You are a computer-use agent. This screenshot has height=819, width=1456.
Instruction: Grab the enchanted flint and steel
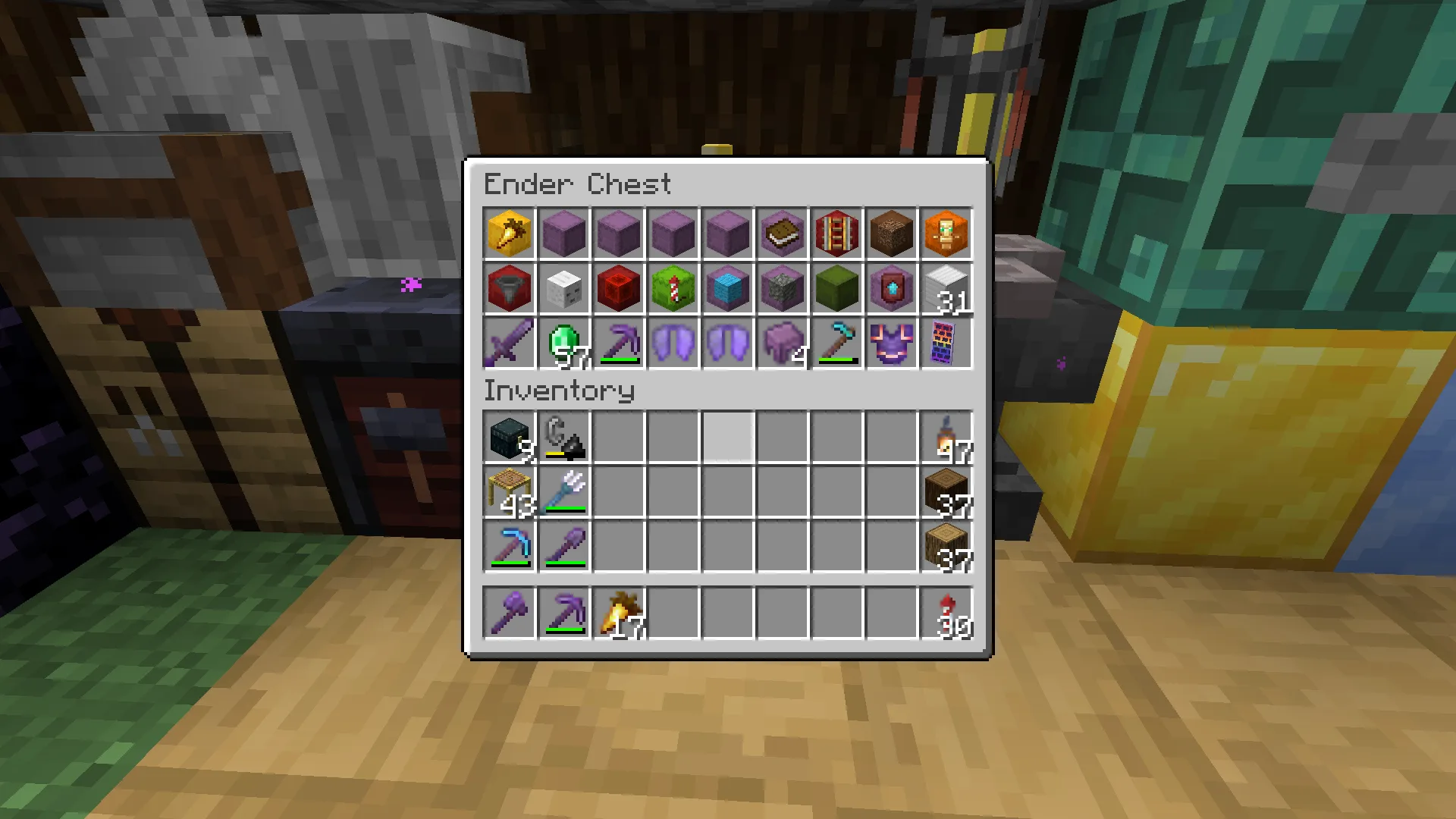pyautogui.click(x=563, y=436)
